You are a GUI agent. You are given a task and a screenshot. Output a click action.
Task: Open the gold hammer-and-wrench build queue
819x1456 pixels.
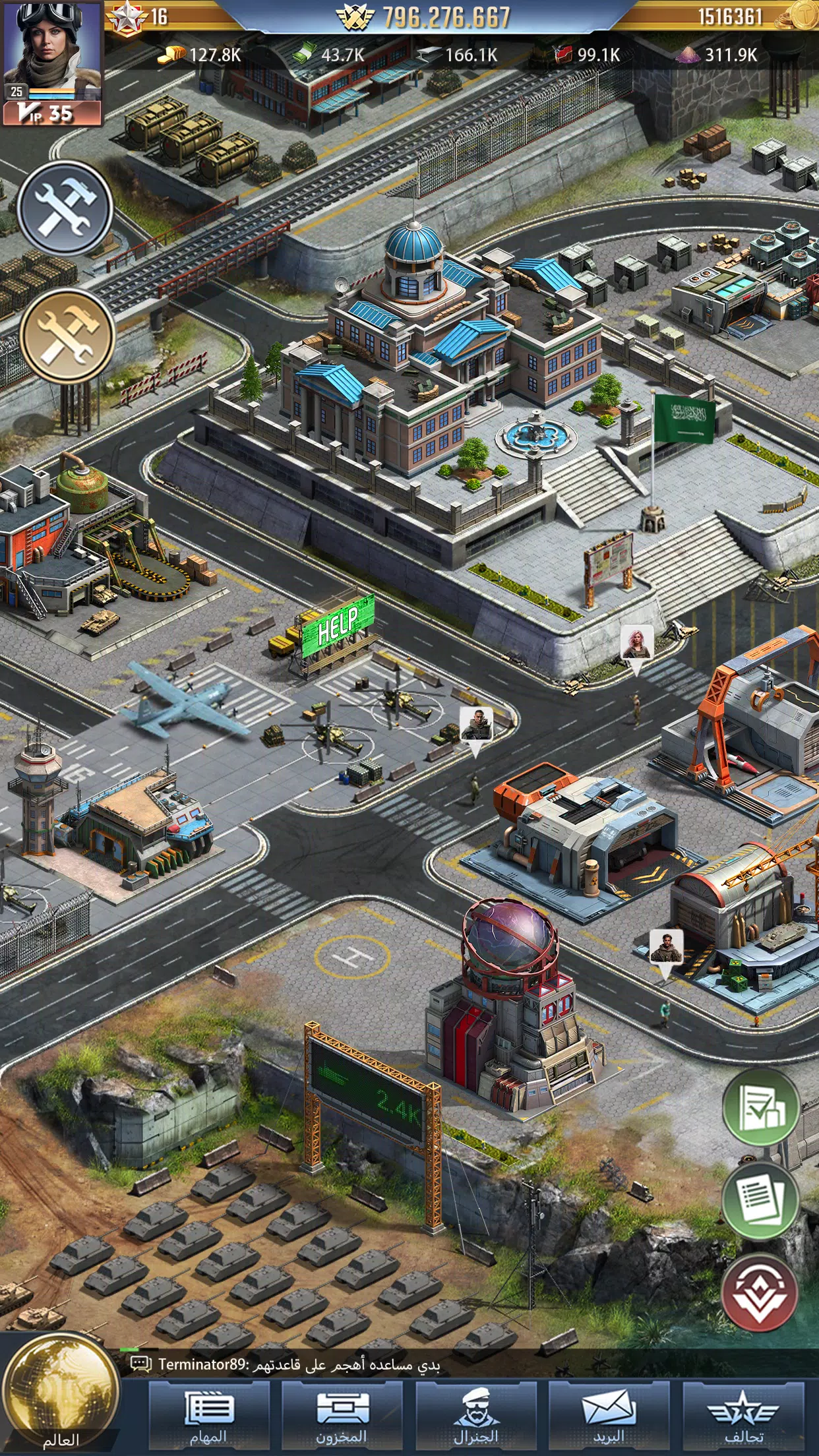pyautogui.click(x=67, y=336)
